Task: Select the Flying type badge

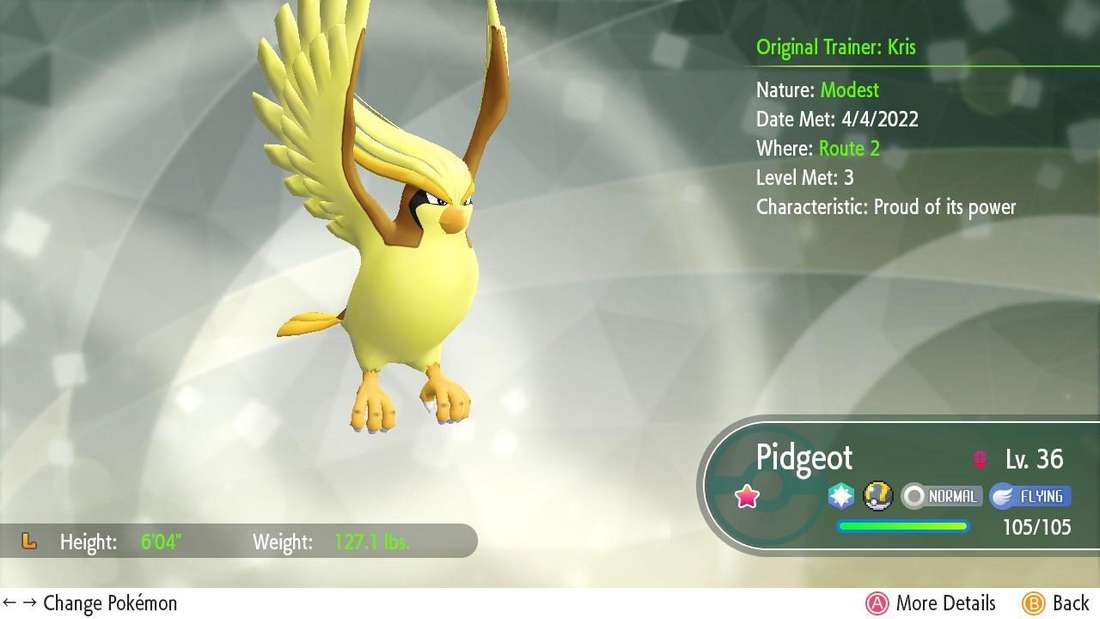Action: coord(1030,496)
